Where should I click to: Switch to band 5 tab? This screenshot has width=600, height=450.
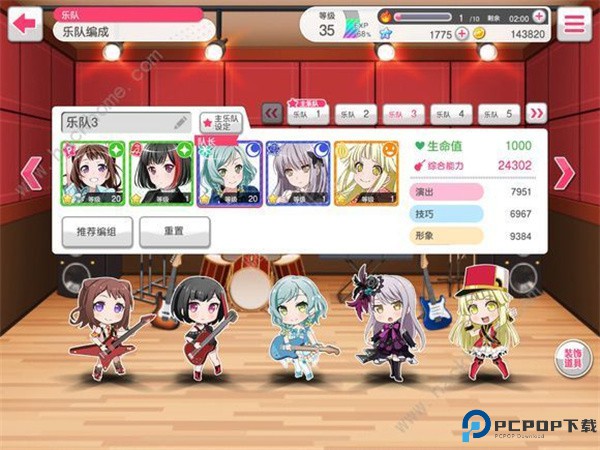[x=499, y=114]
